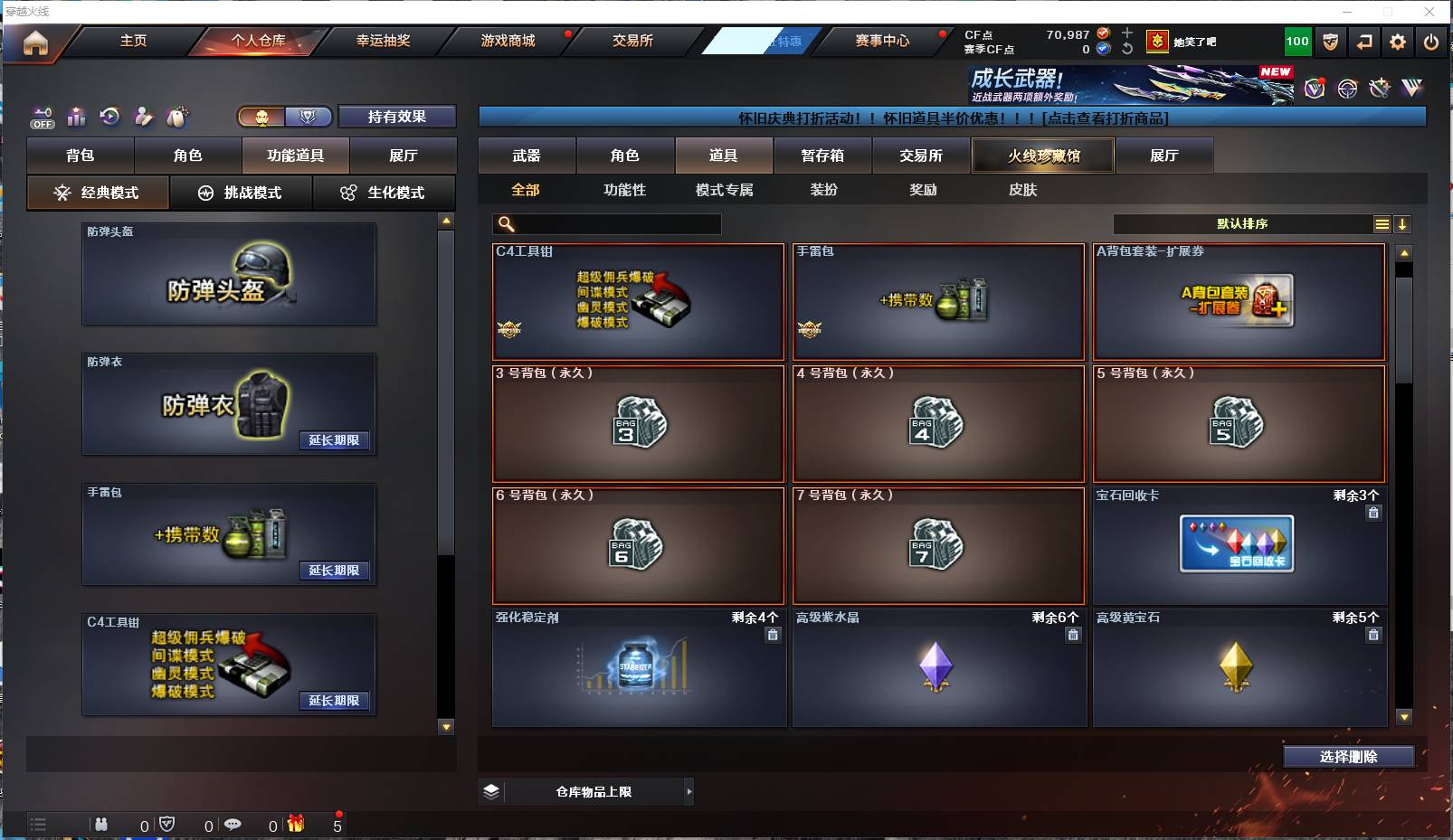Switch the character/shield display toggle to shield
Viewport: 1453px width, 840px height.
coord(309,118)
